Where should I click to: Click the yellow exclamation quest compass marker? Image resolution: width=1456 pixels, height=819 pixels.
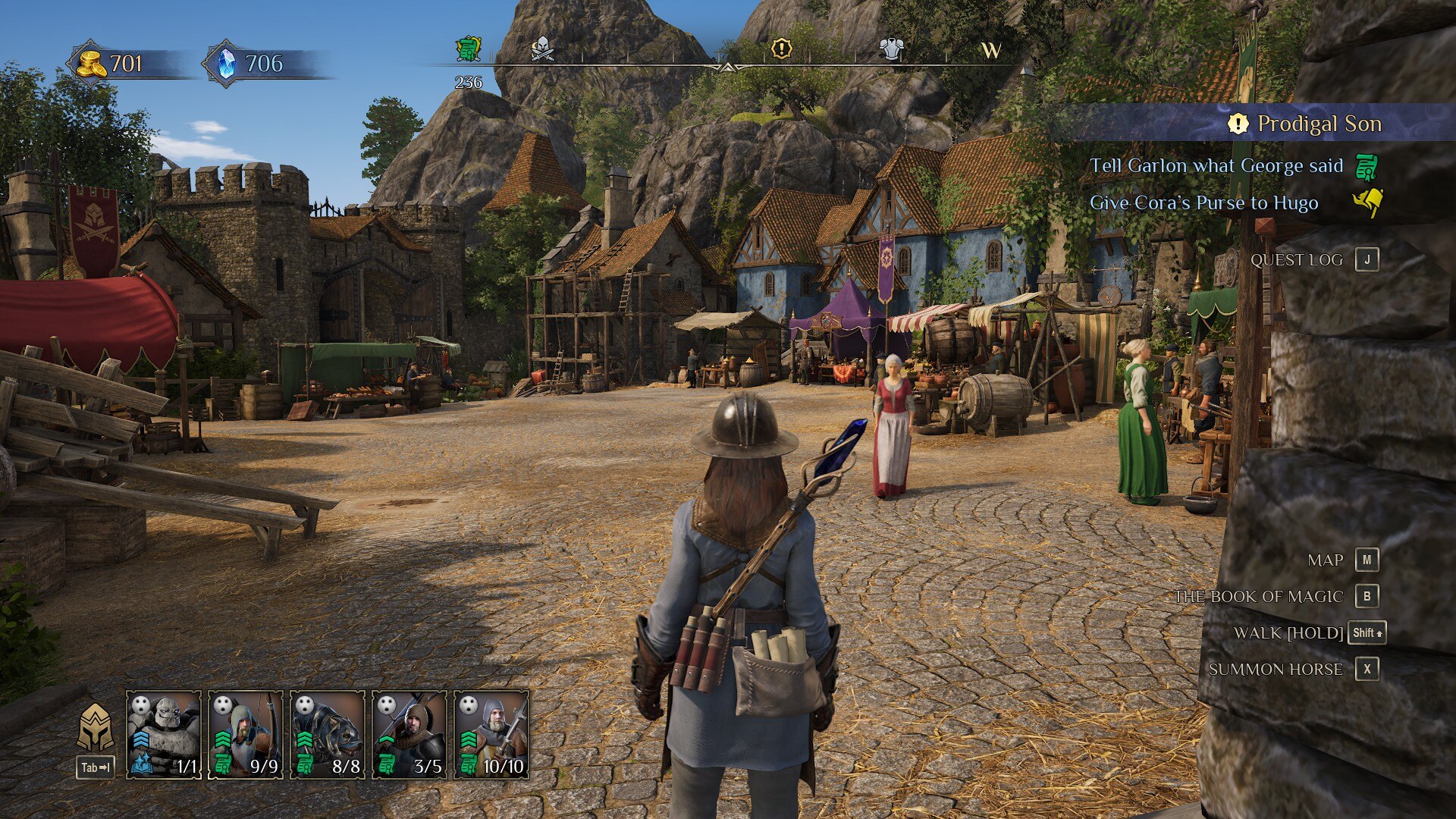point(781,49)
